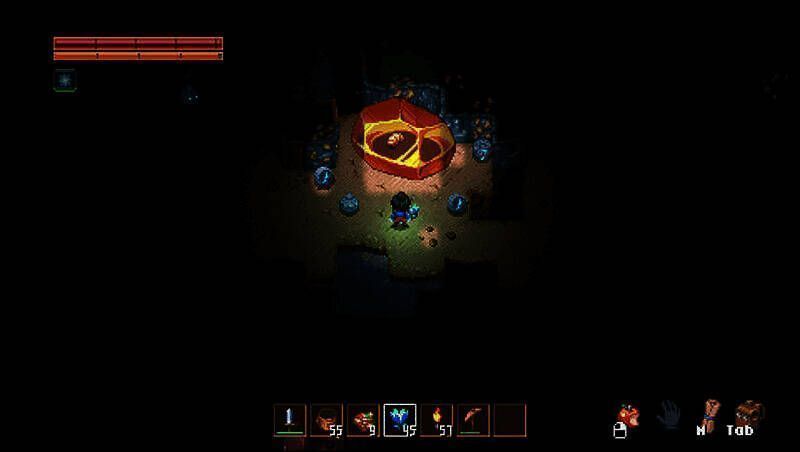Screen dimensions: 800x452
Task: Select the torch hotbar slot
Action: click(437, 420)
